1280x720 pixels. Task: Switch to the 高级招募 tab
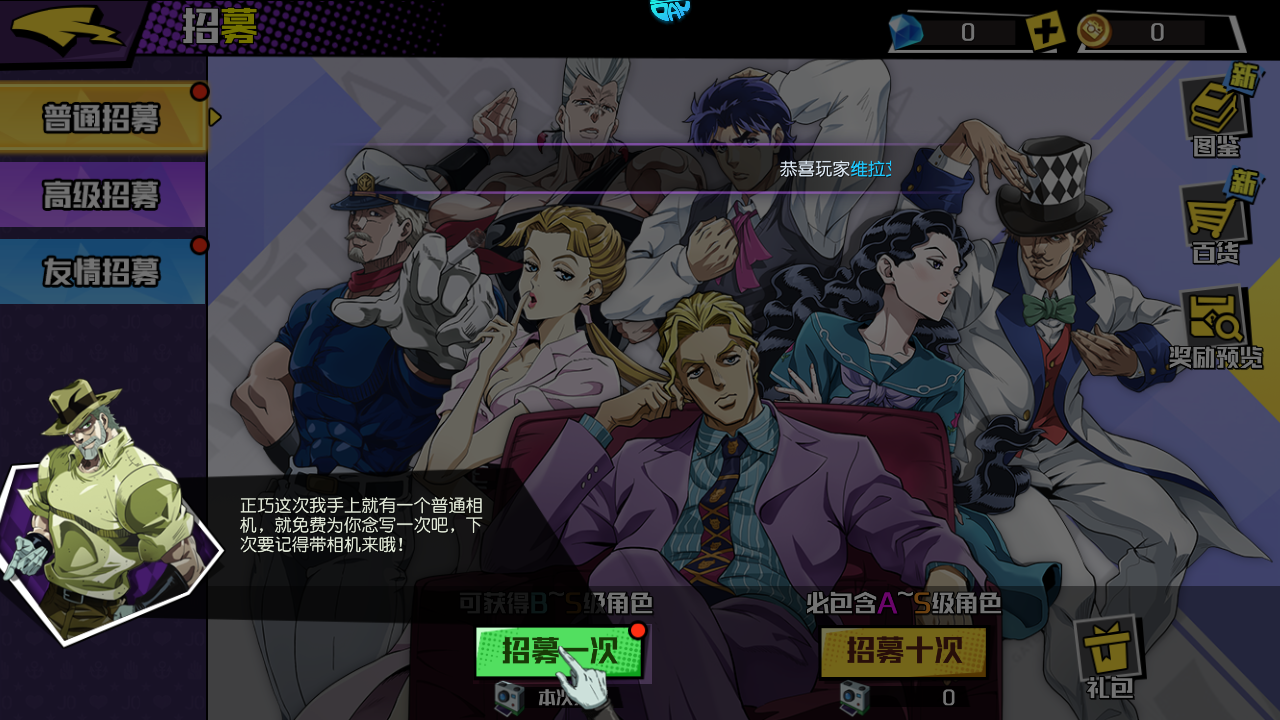click(100, 194)
